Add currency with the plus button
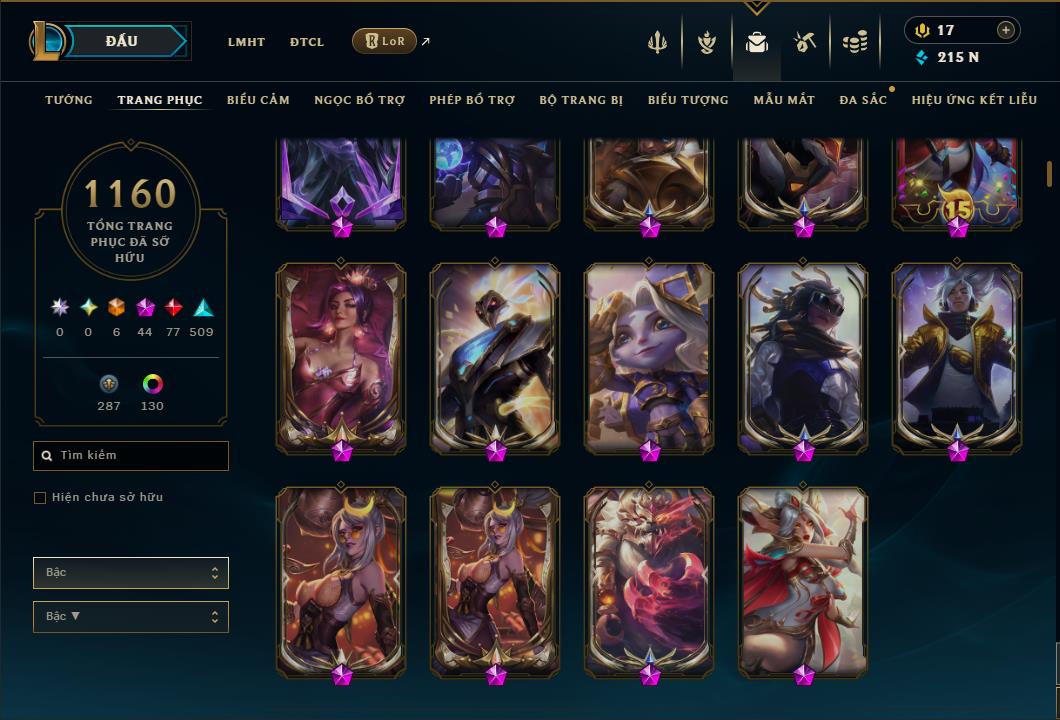 1006,30
